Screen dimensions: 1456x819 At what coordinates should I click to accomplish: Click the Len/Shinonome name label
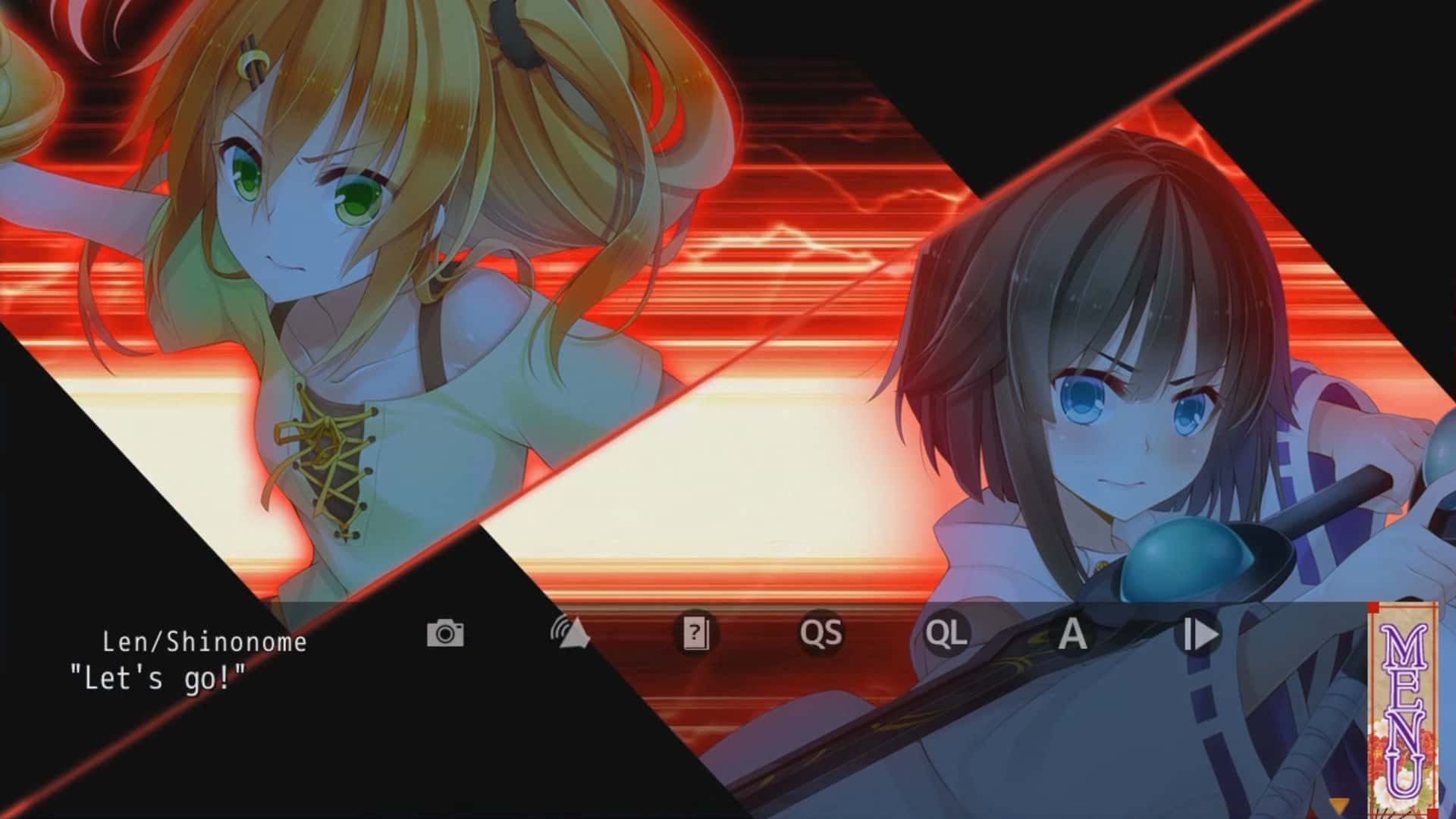click(x=205, y=641)
